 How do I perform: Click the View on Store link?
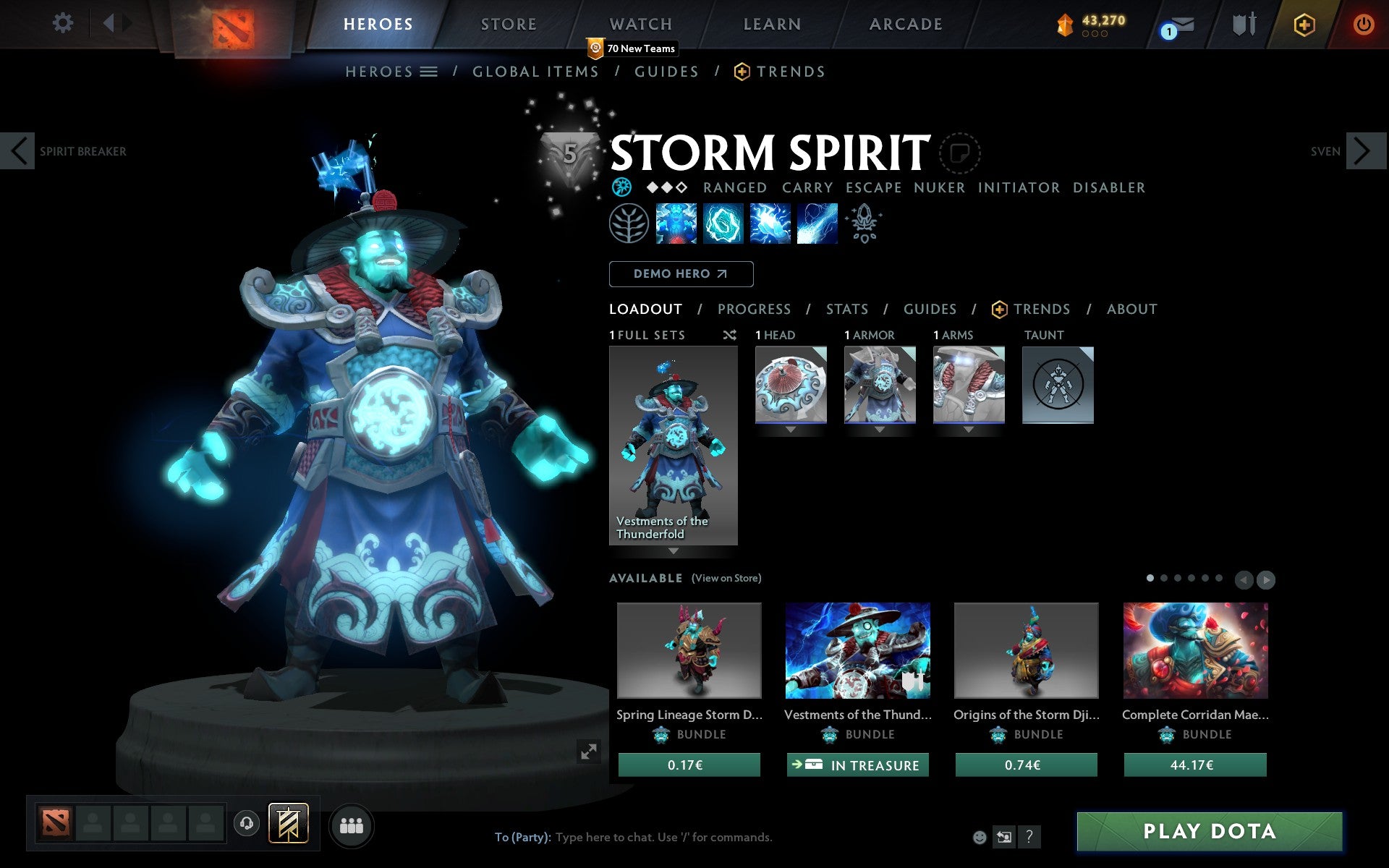click(x=726, y=578)
